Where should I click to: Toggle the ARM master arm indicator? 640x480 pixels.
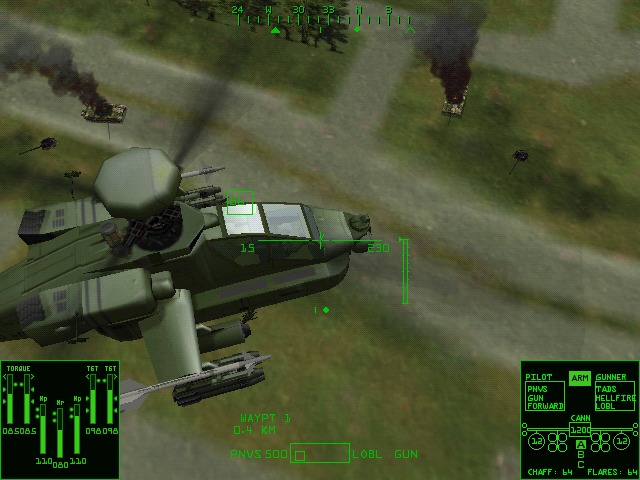[x=579, y=378]
